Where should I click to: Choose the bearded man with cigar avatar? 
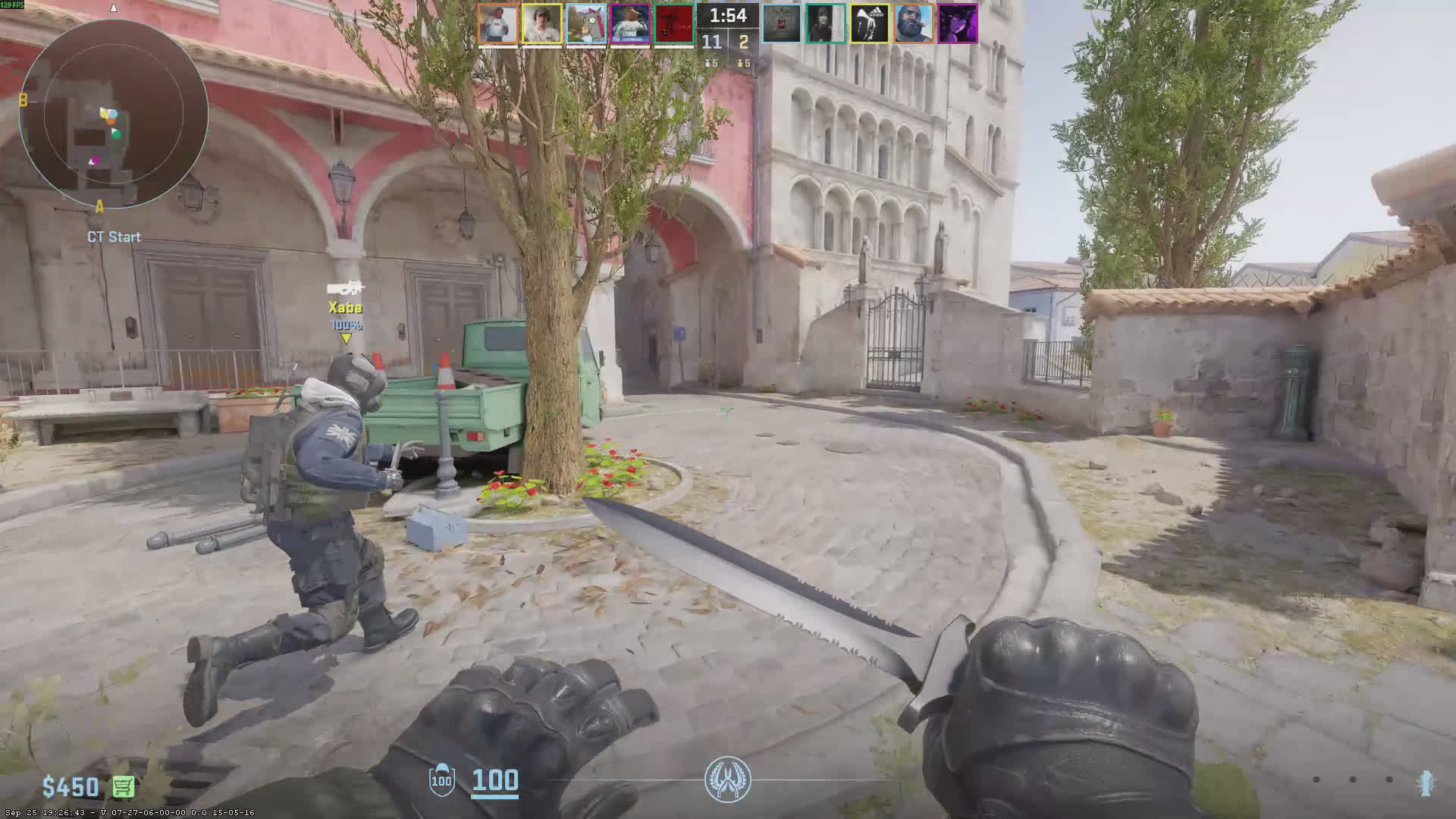click(913, 24)
